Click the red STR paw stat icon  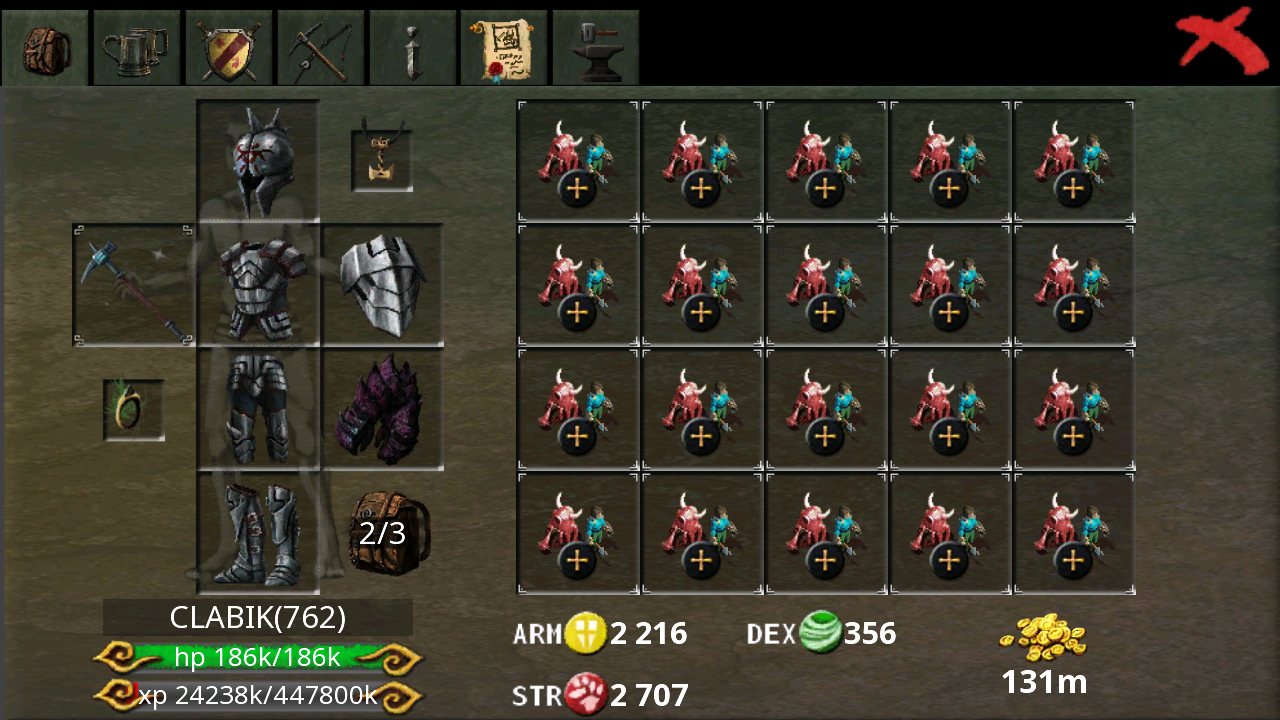pos(589,694)
